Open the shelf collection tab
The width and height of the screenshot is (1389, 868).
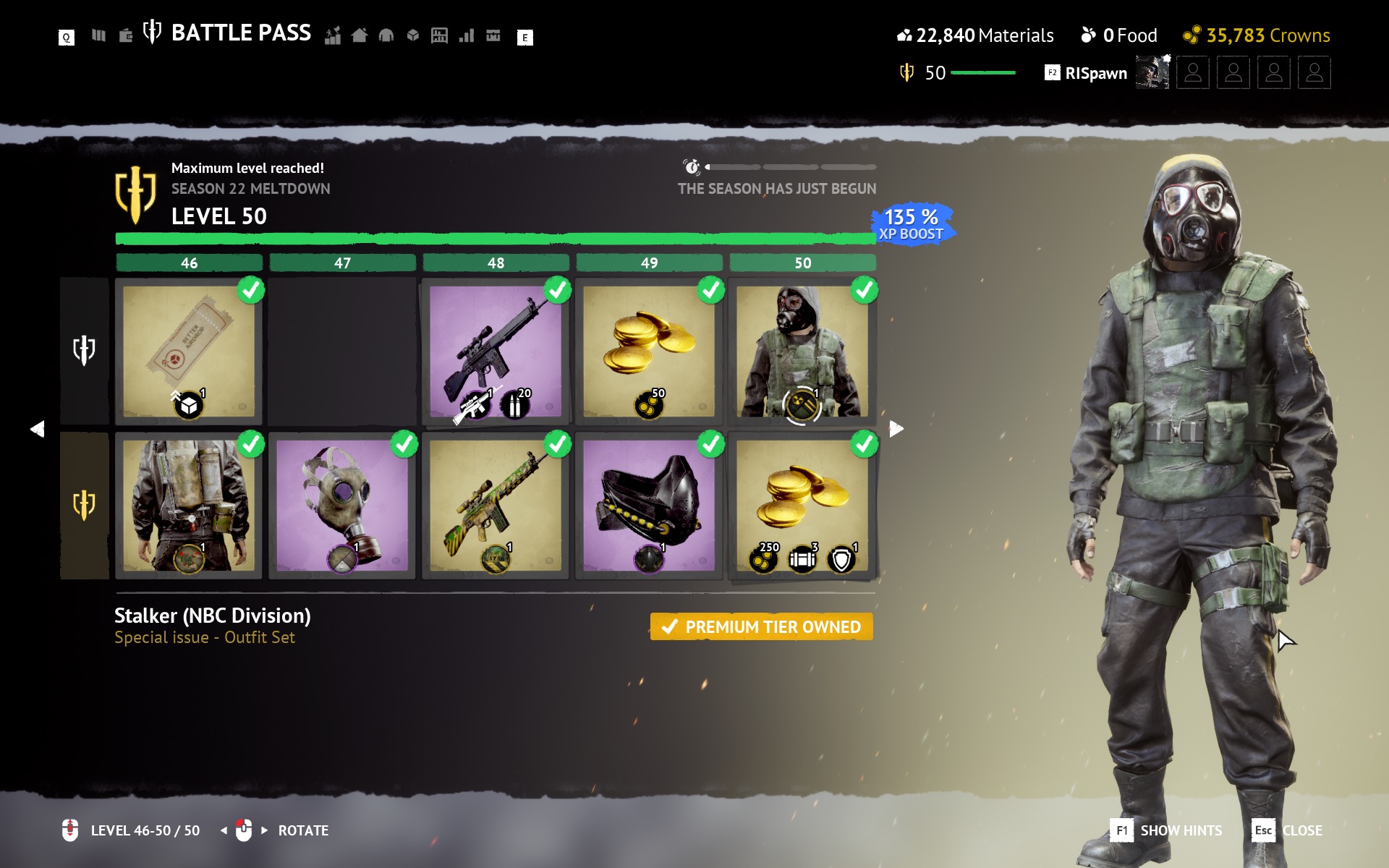pyautogui.click(x=439, y=35)
